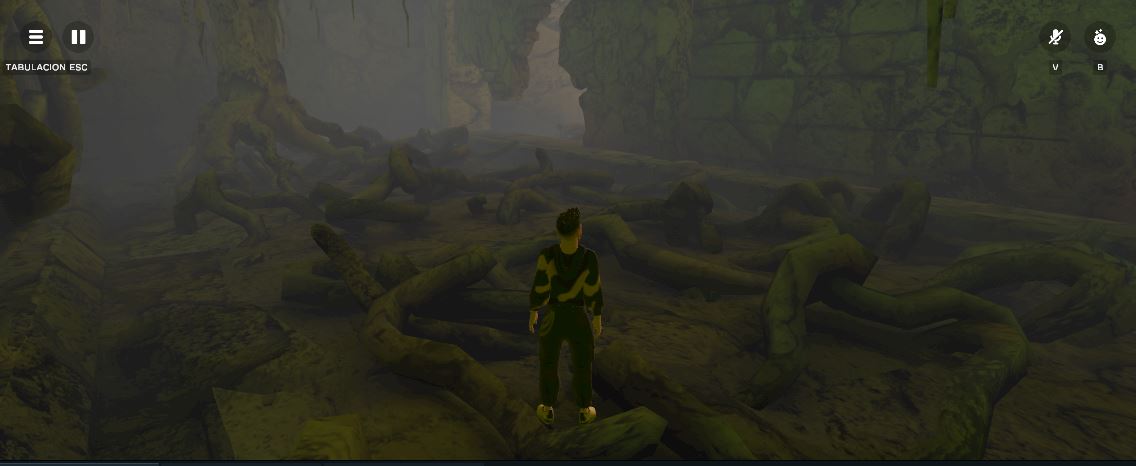Toggle the muted microphone icon
Image resolution: width=1136 pixels, height=466 pixels.
point(1055,38)
